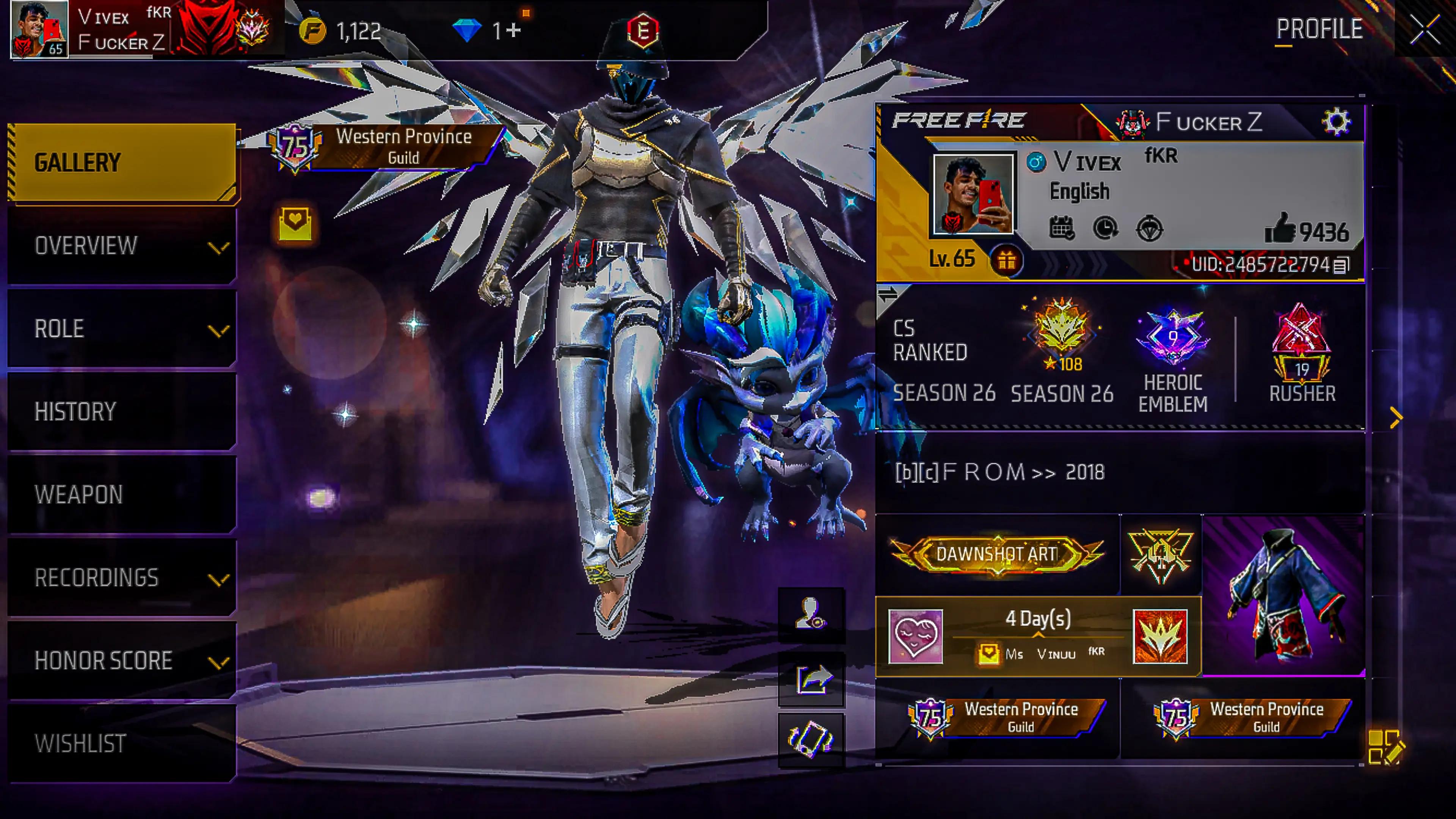1456x819 pixels.
Task: Switch to the Role tab
Action: click(x=122, y=329)
